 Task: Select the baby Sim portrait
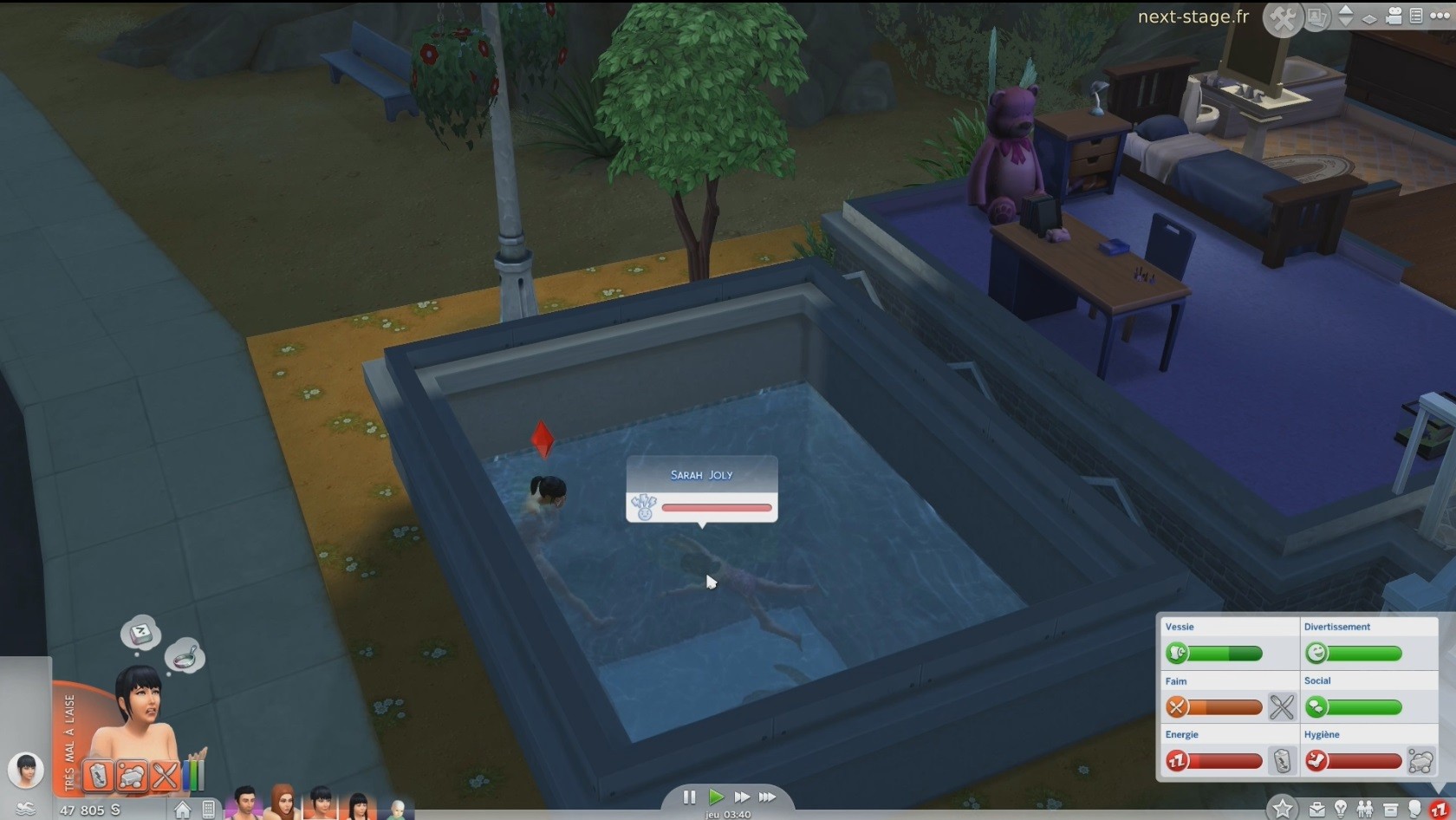point(396,810)
